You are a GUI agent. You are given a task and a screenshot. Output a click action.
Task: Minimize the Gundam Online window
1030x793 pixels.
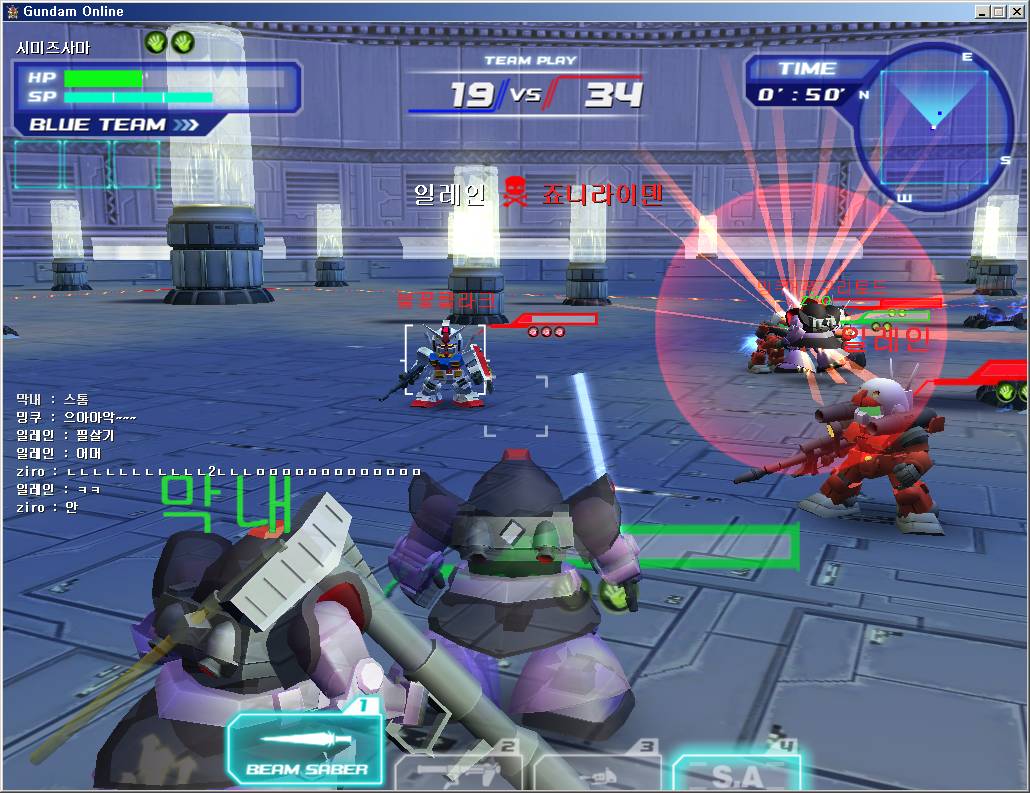tap(984, 11)
